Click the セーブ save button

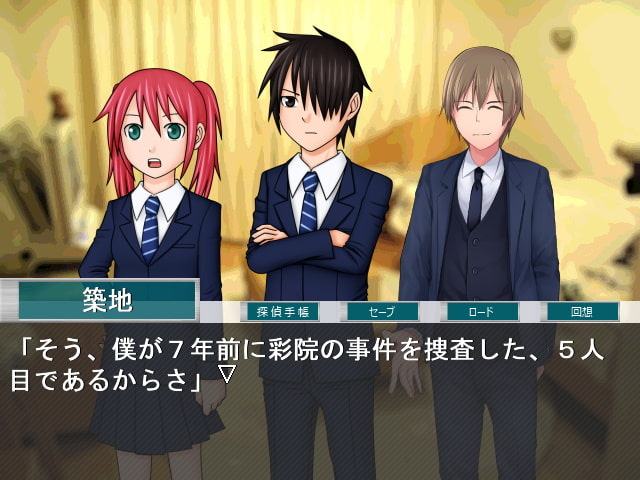tap(382, 311)
